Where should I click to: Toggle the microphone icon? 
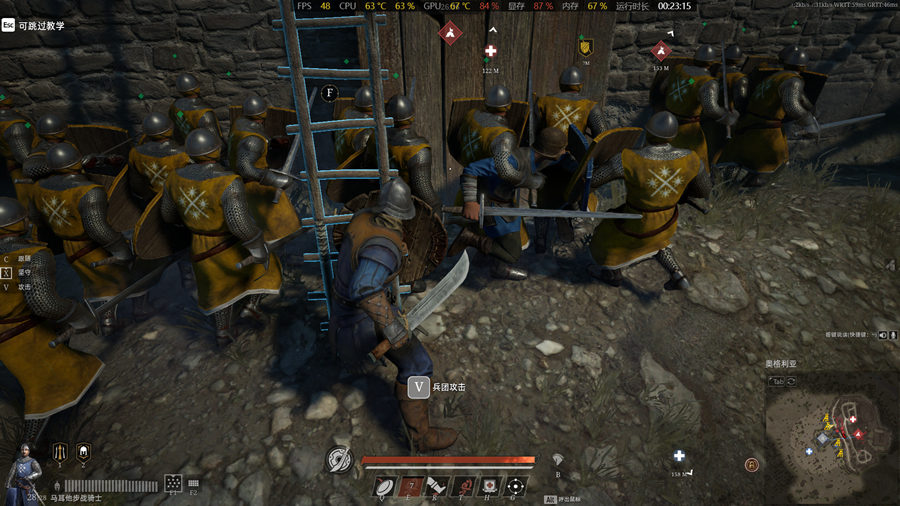[893, 335]
